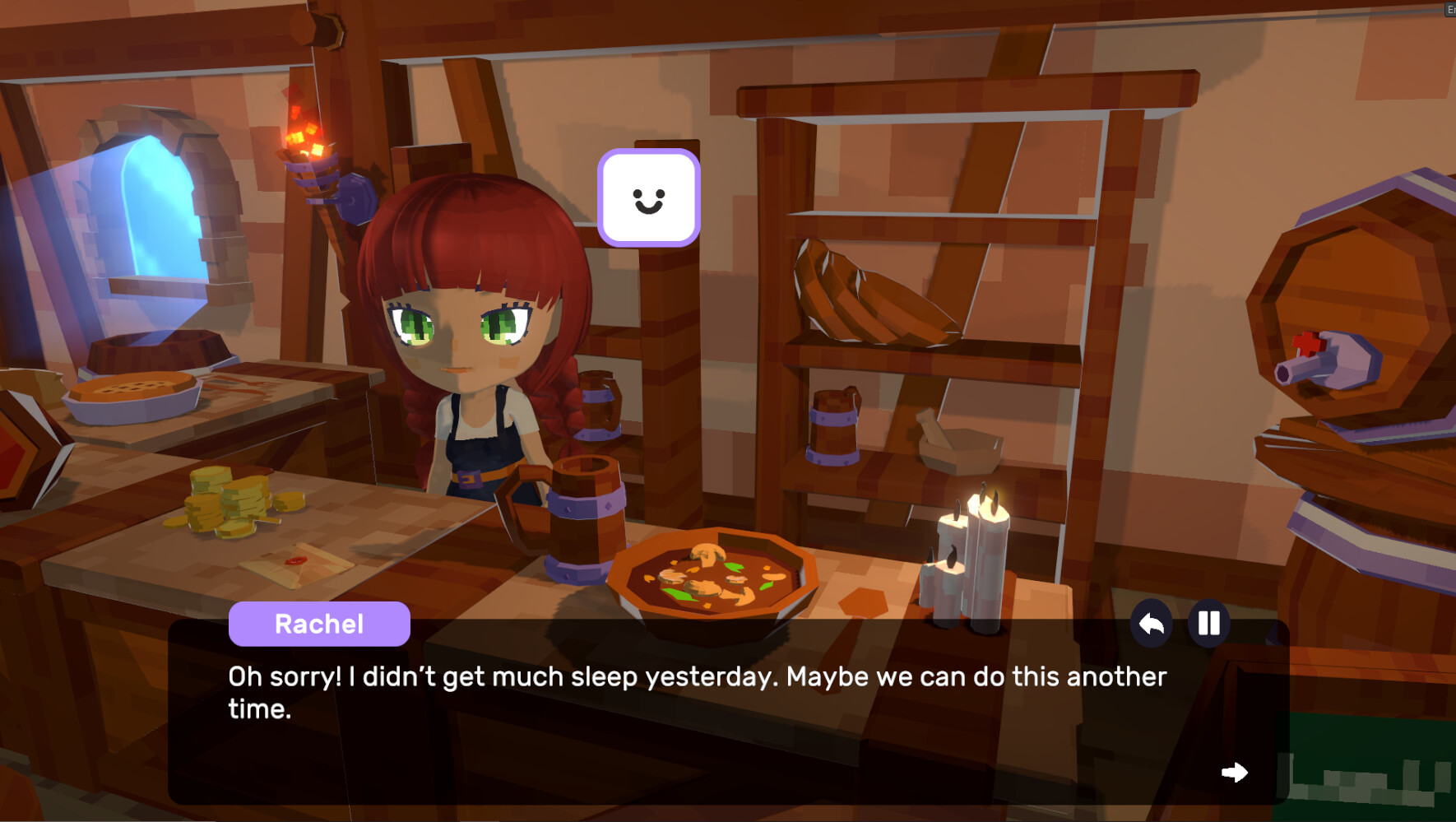This screenshot has height=822, width=1456.
Task: Click the En language indicator top right
Action: 1450,11
